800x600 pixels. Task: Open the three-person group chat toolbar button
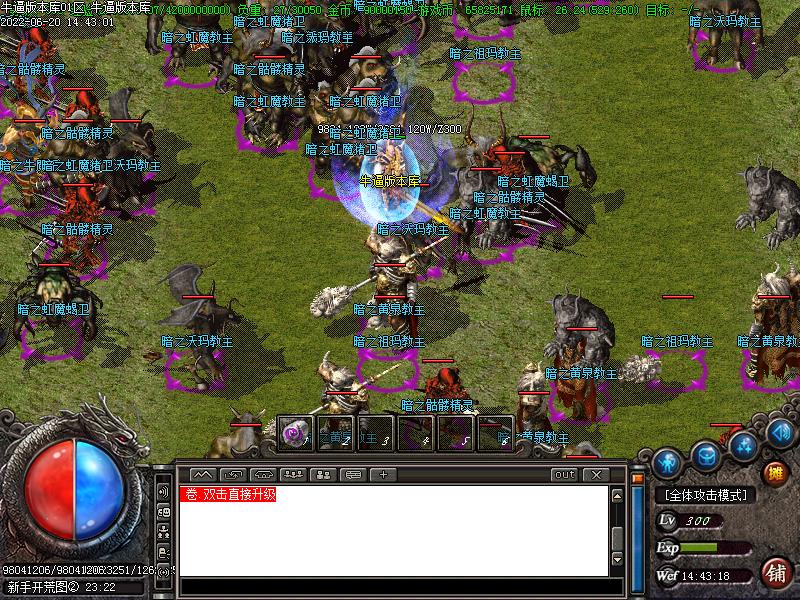[294, 474]
